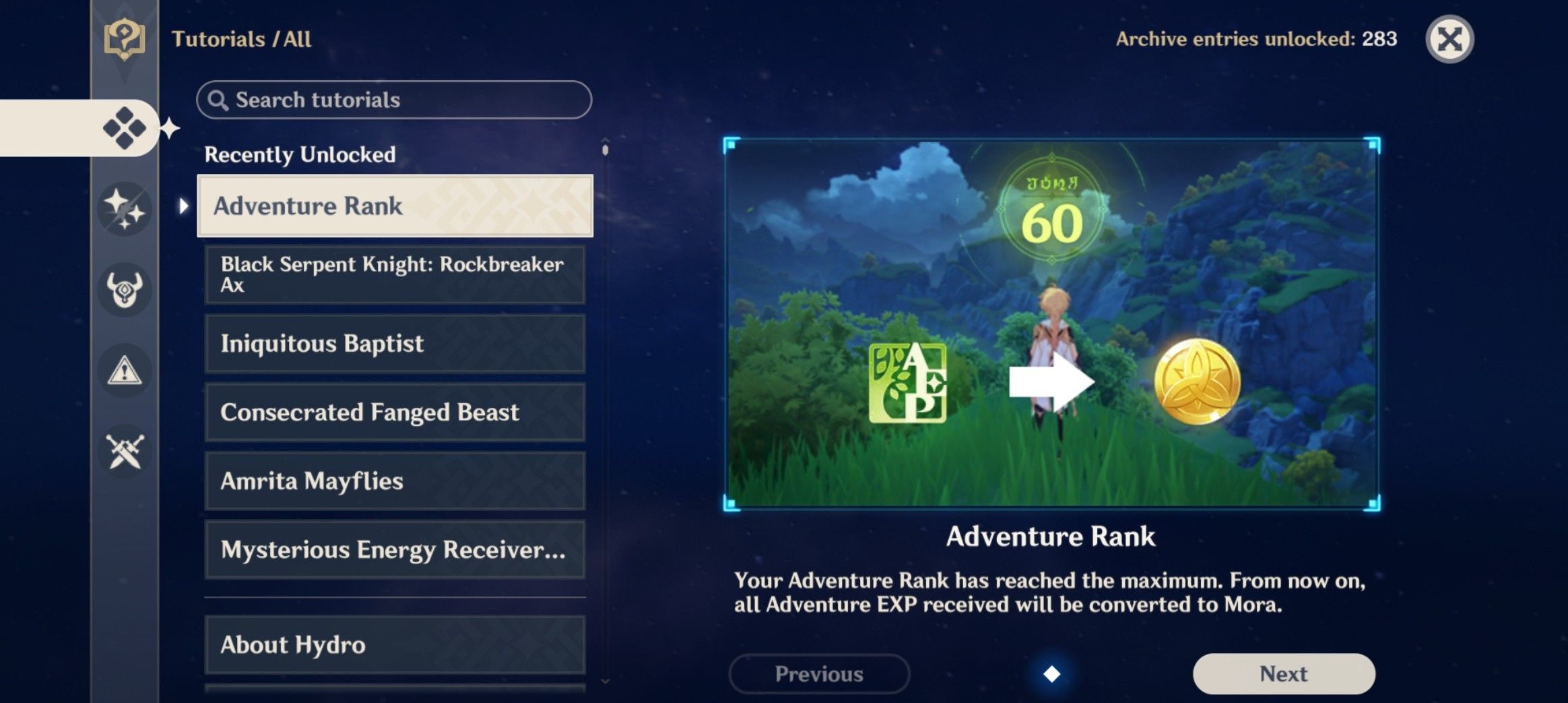
Task: Open the About Hydro tutorial
Action: 394,644
